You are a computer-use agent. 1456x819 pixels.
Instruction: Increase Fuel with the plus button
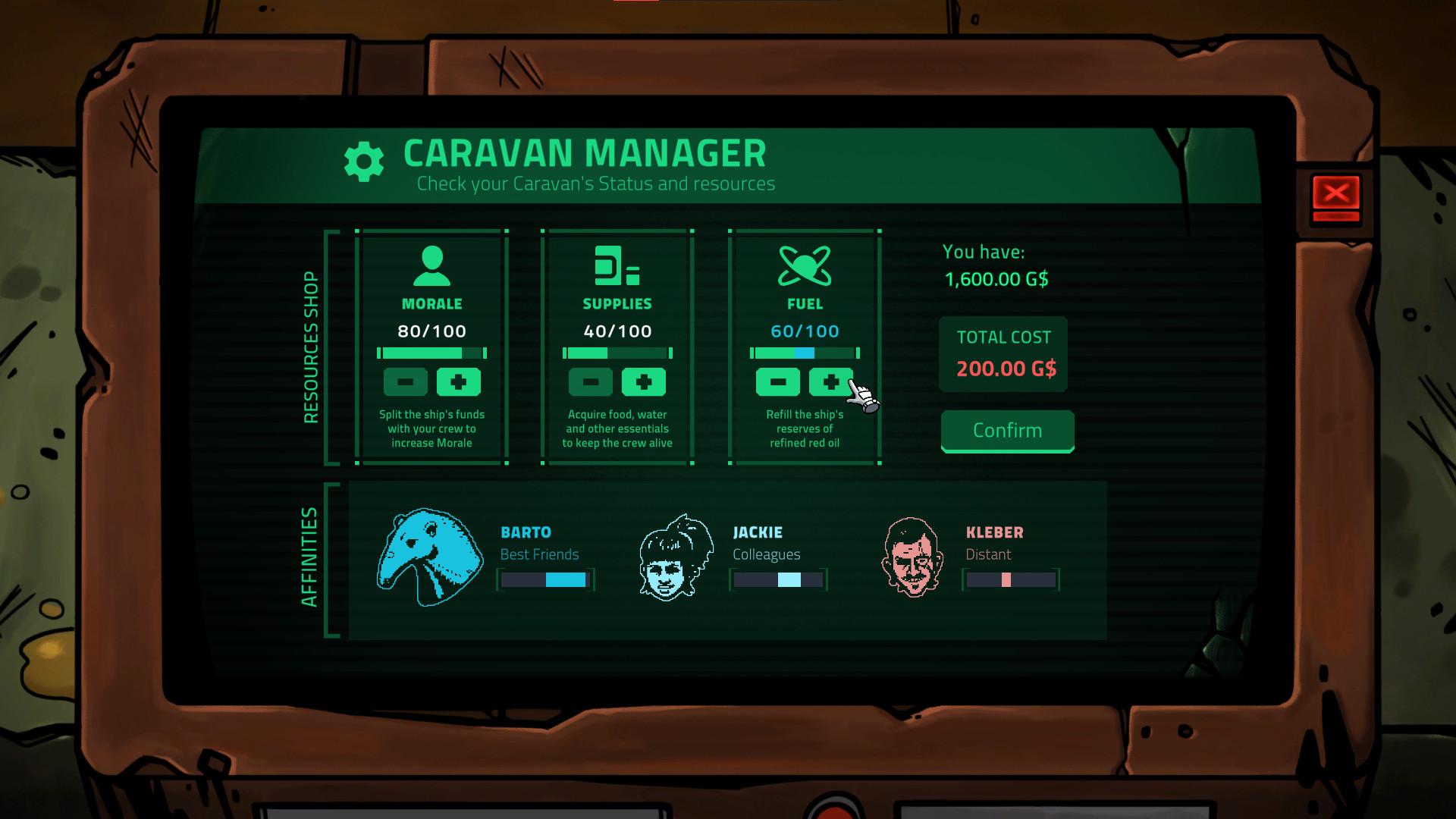coord(831,381)
